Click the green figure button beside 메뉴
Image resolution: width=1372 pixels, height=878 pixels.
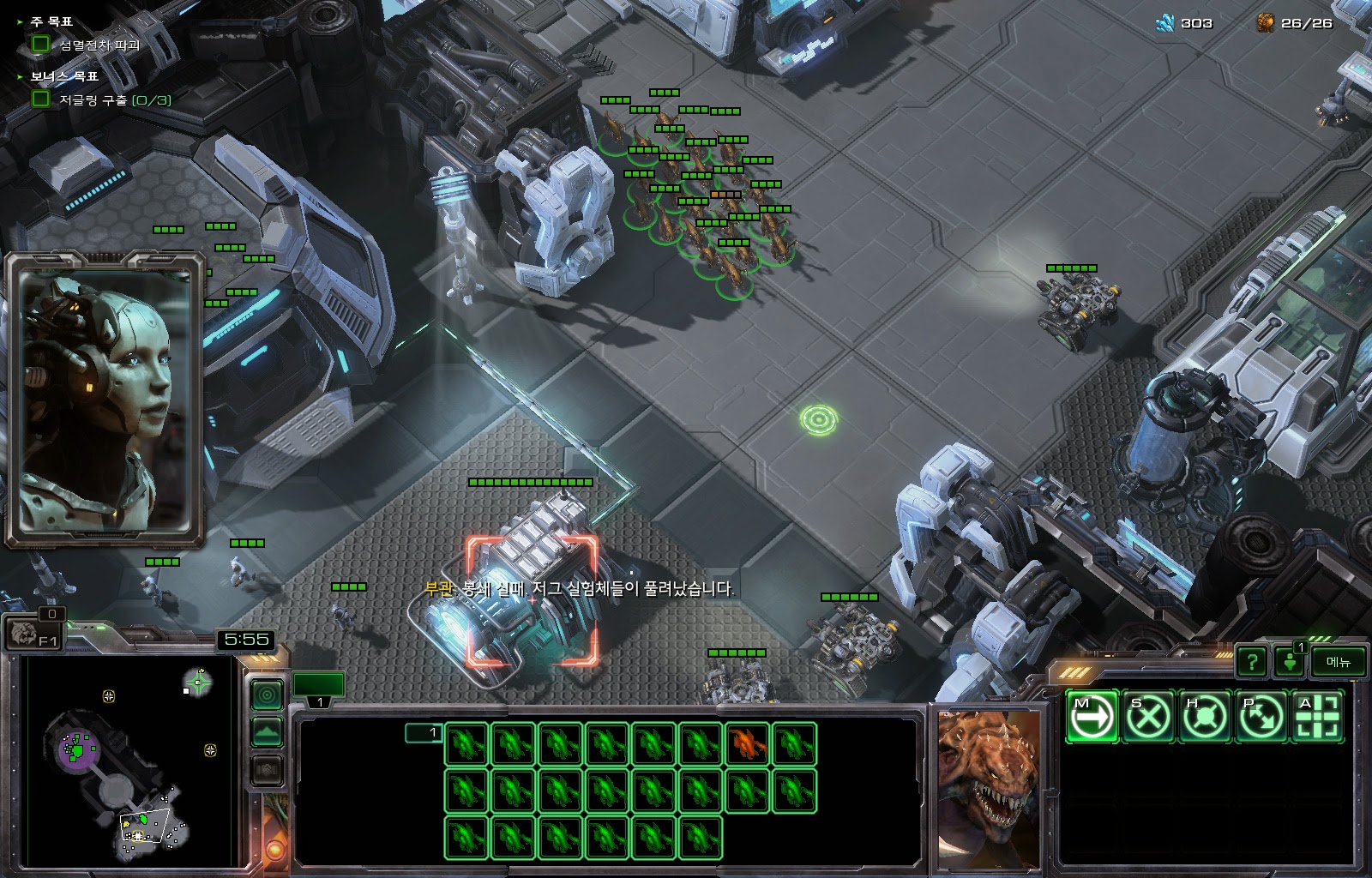click(x=1289, y=662)
